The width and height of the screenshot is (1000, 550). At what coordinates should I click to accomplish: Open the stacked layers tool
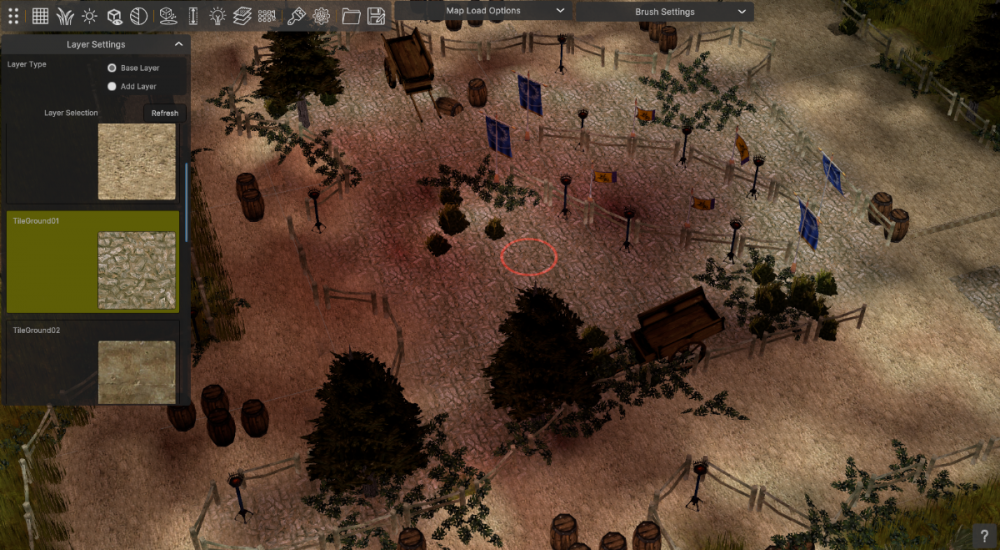point(242,15)
